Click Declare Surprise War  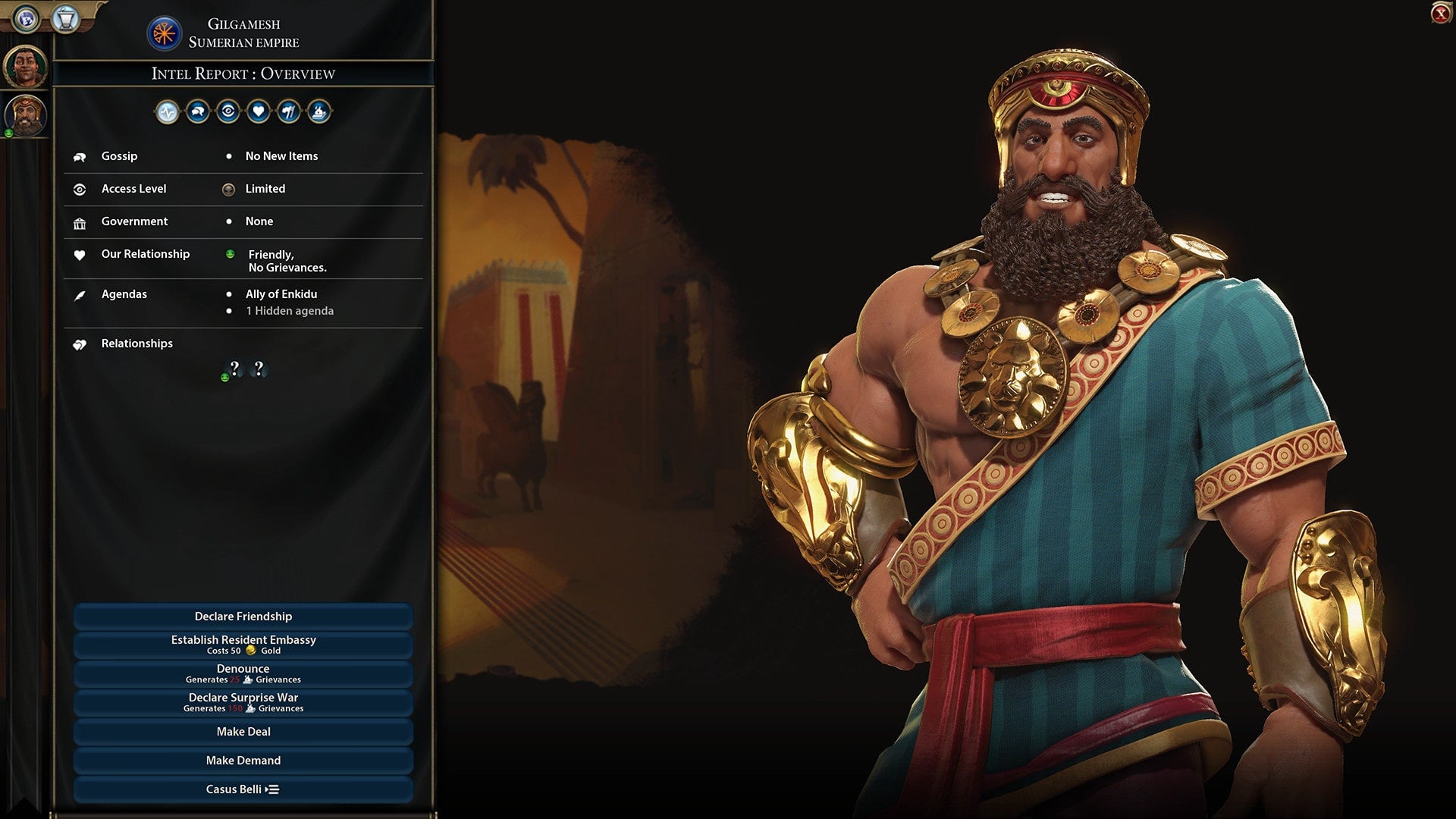tap(243, 701)
